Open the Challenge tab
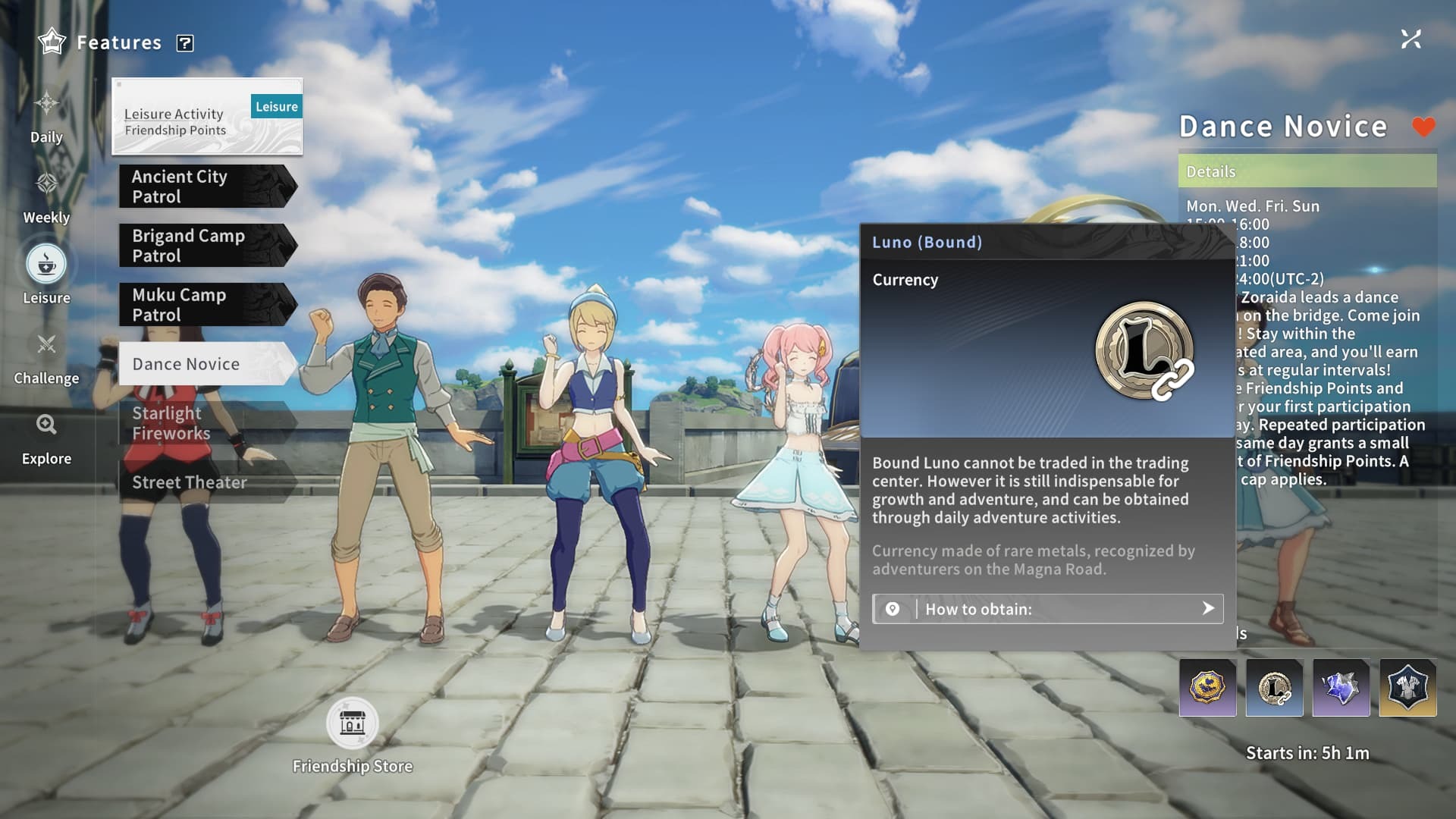Image resolution: width=1456 pixels, height=819 pixels. pyautogui.click(x=46, y=357)
